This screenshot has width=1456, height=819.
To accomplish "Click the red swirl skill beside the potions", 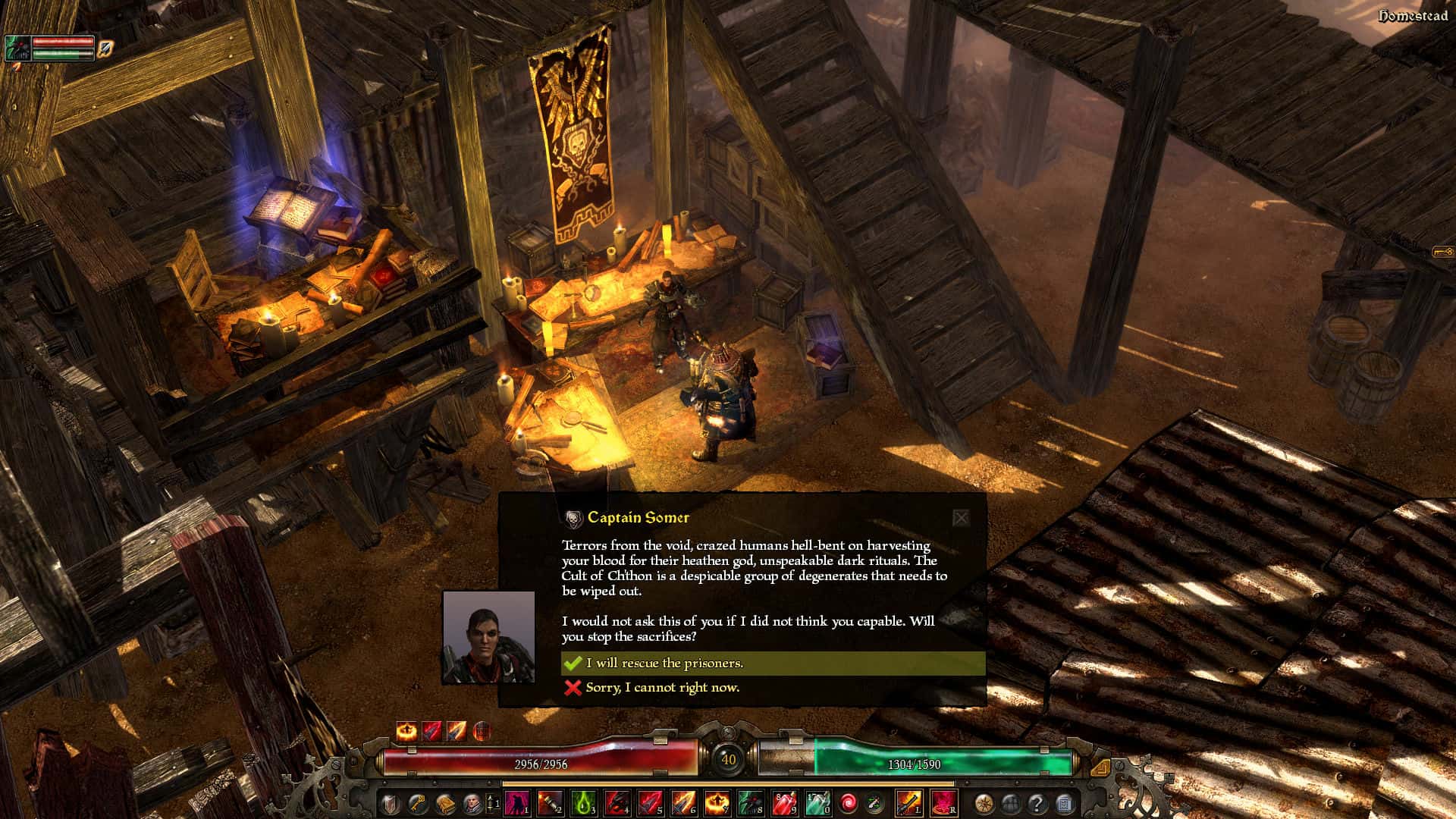I will tap(849, 802).
